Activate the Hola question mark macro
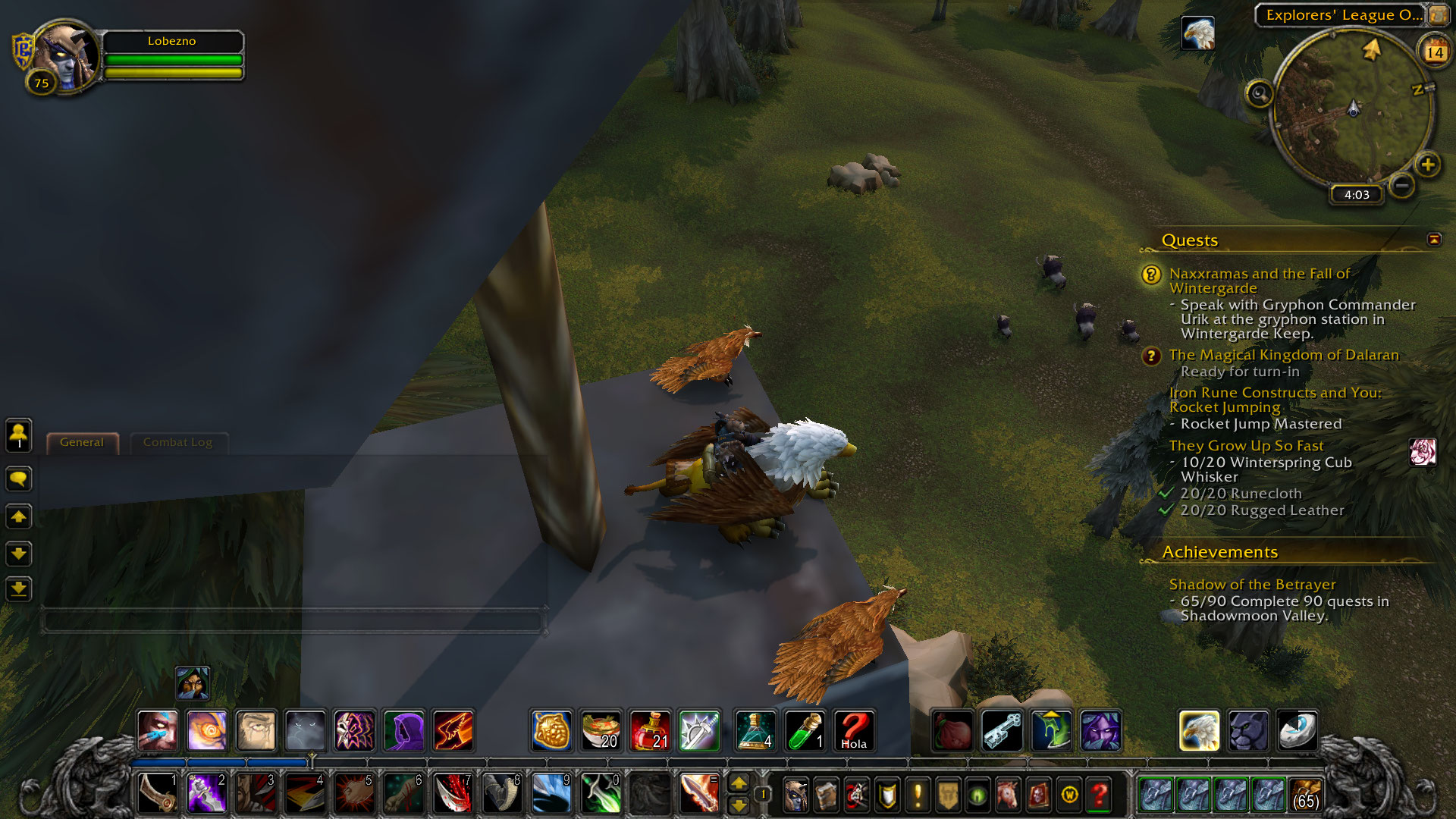This screenshot has width=1456, height=819. pyautogui.click(x=854, y=730)
